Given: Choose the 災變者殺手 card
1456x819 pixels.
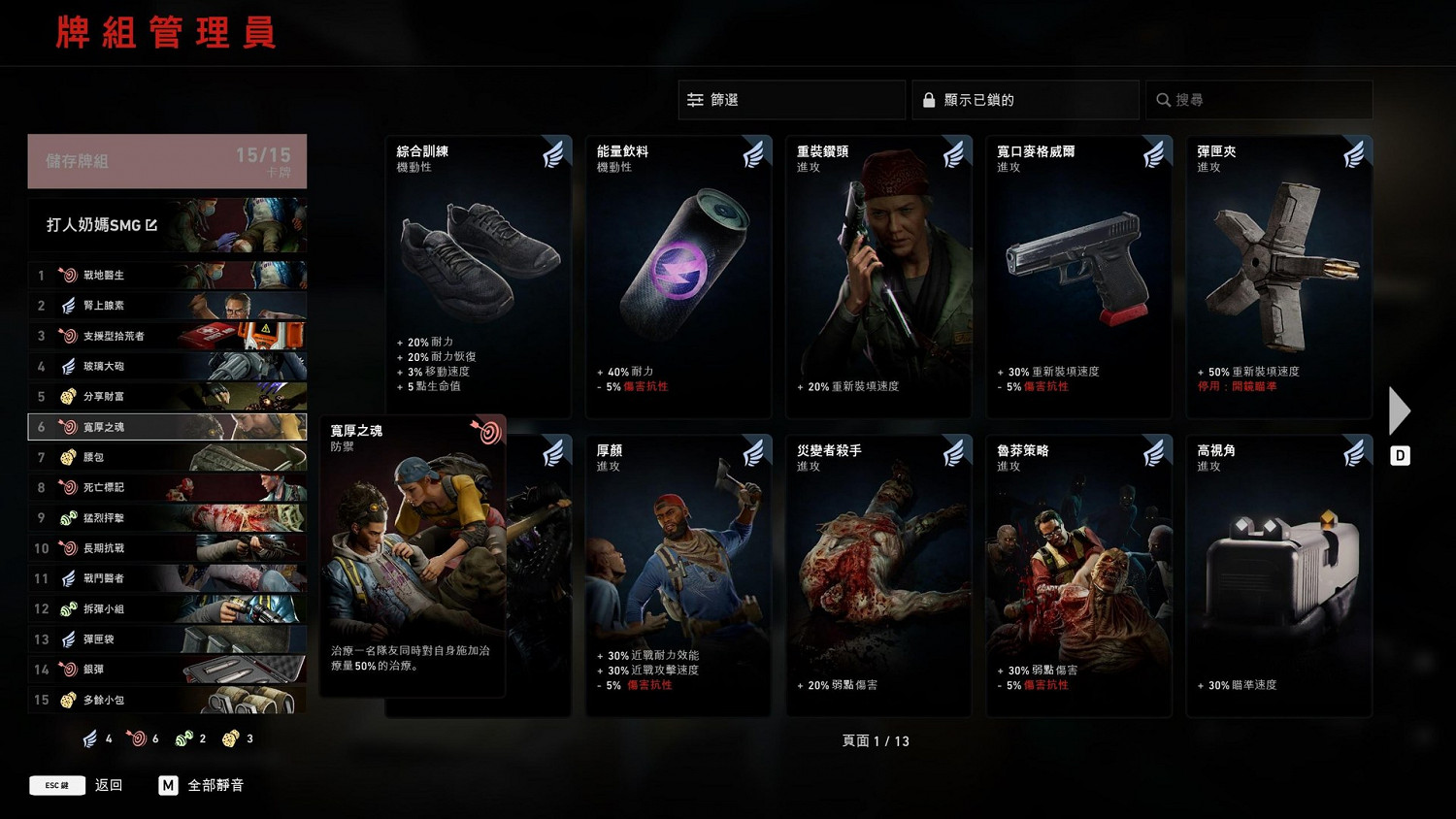Looking at the screenshot, I should 878,573.
